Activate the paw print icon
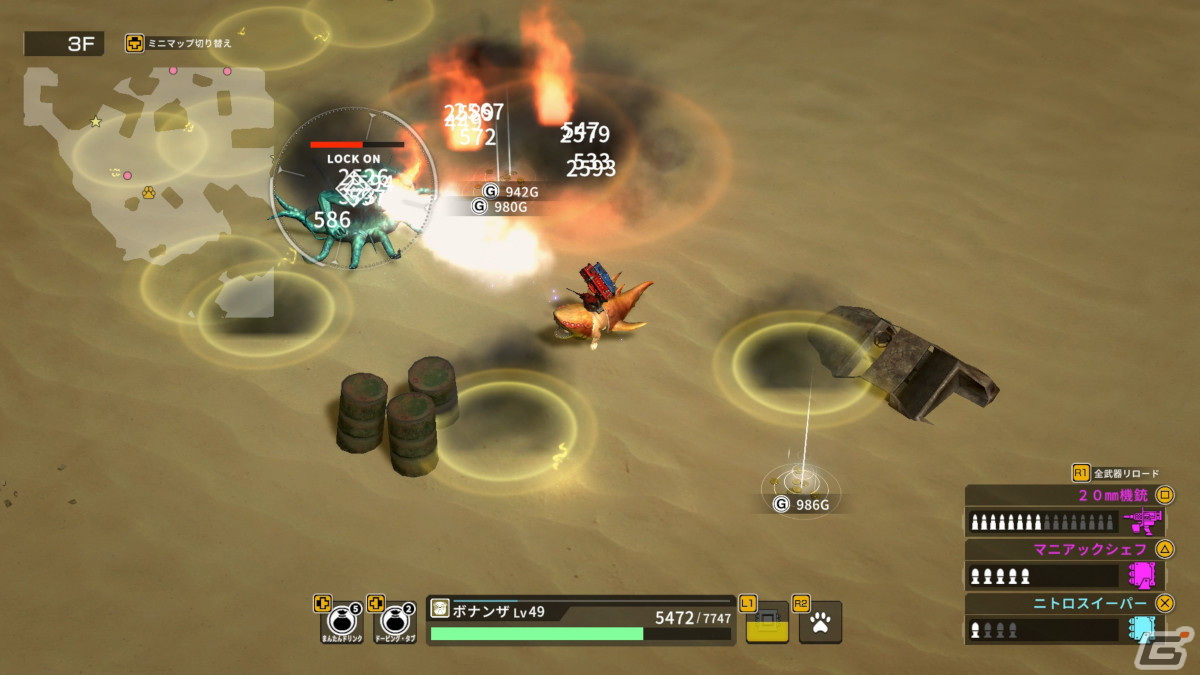The height and width of the screenshot is (675, 1200). [821, 622]
